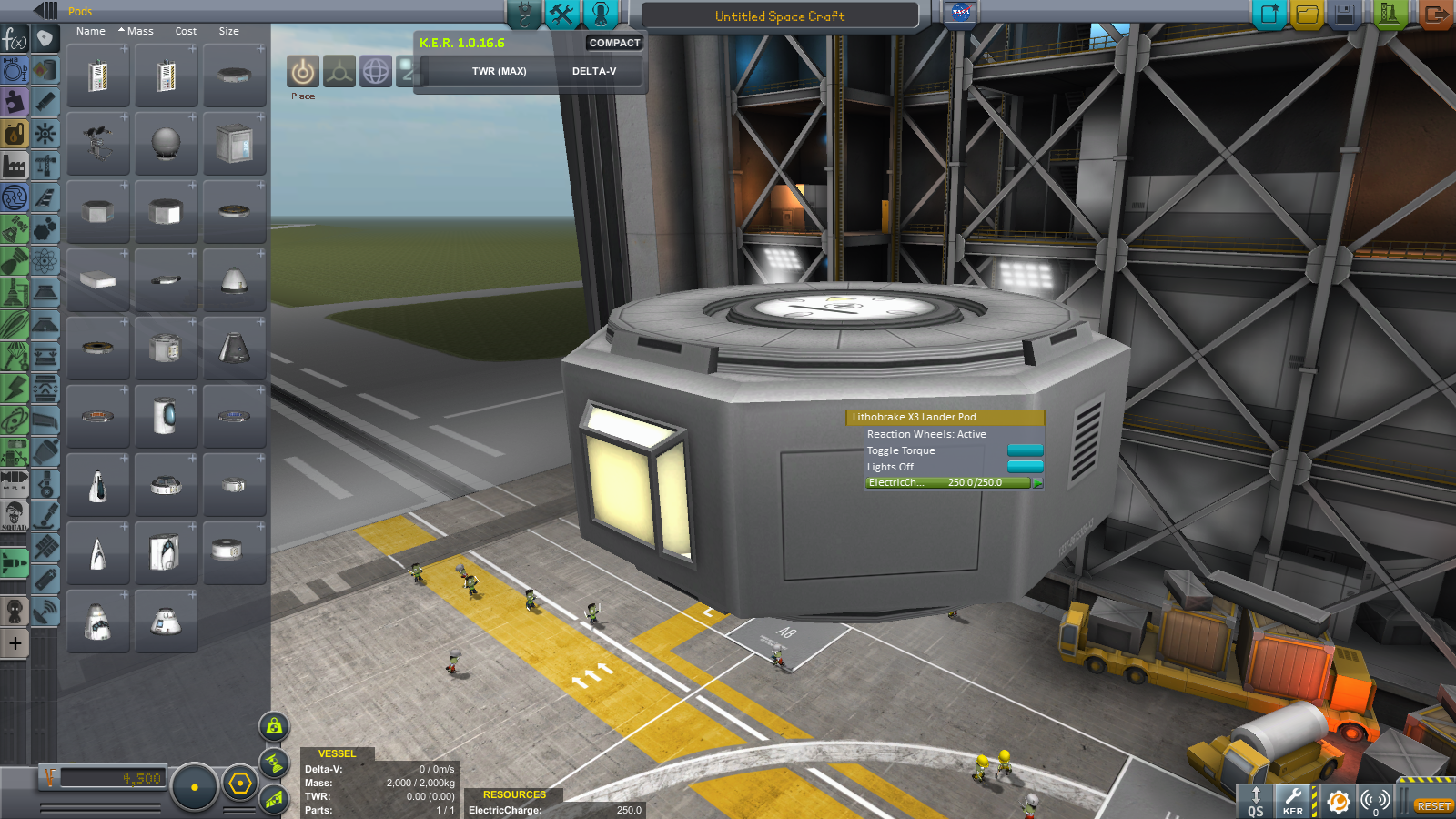Select the Place gizmo tool
Screen dimensions: 1456x819
coord(303,72)
